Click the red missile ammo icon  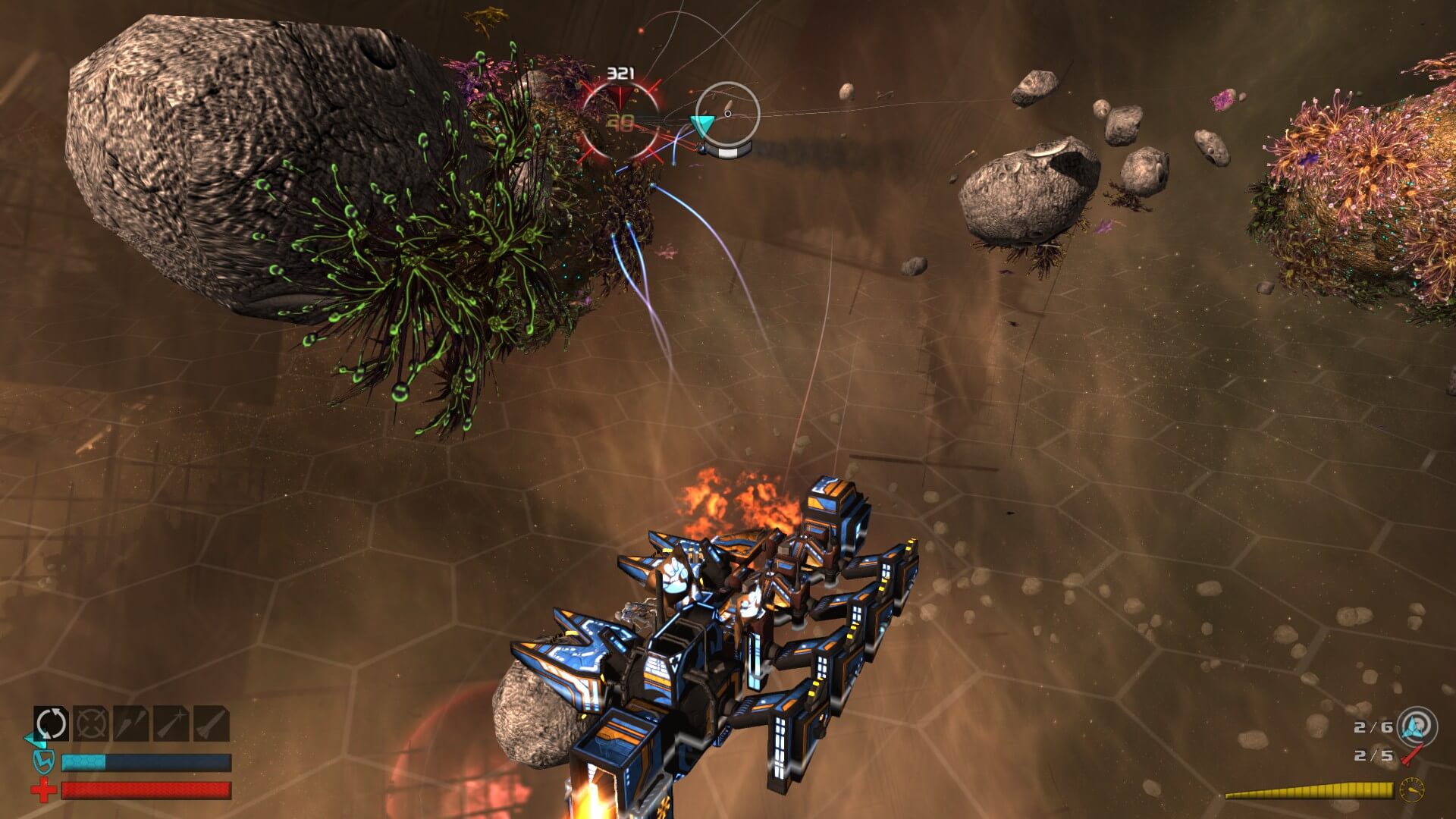click(x=1412, y=755)
